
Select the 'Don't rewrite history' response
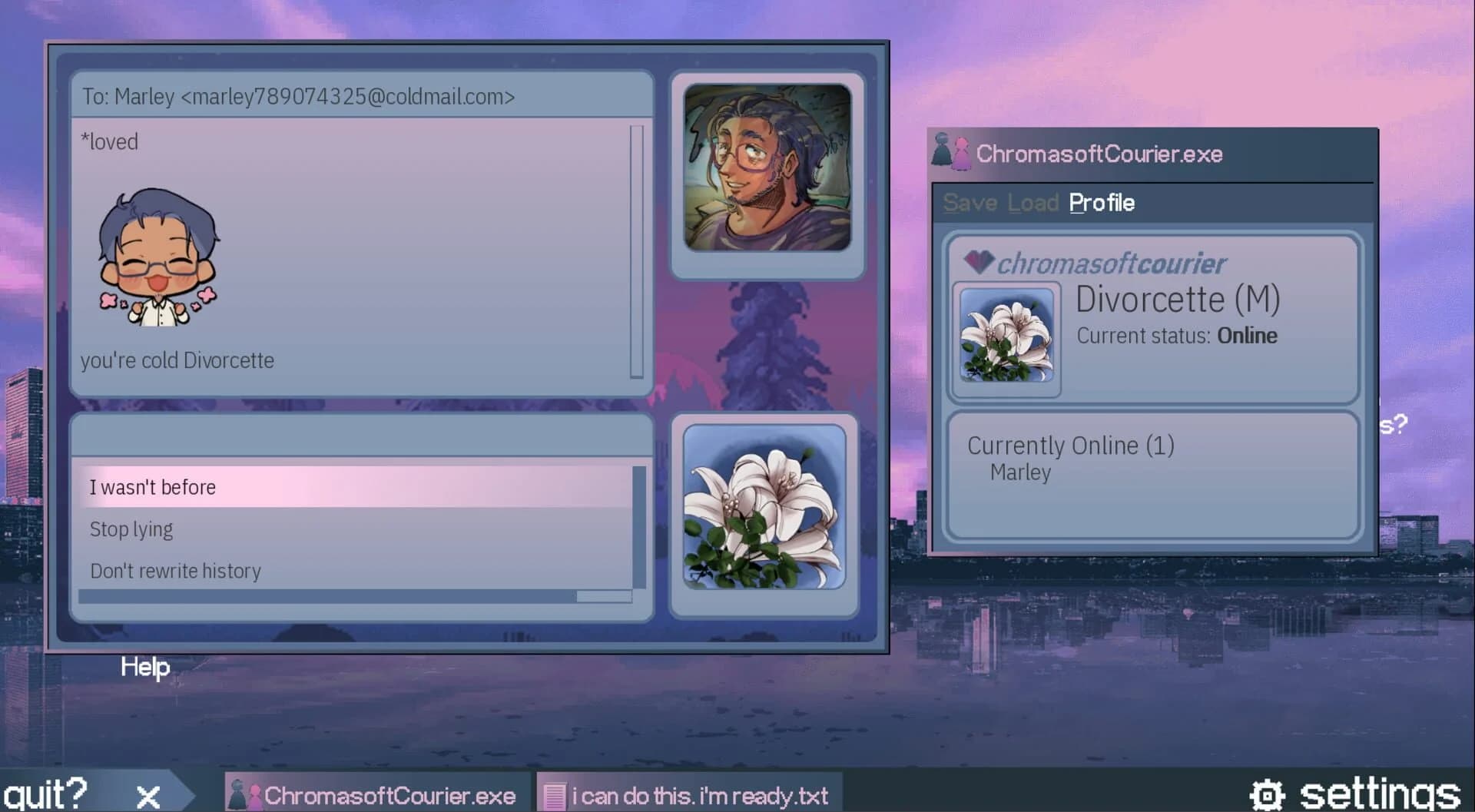pos(175,570)
